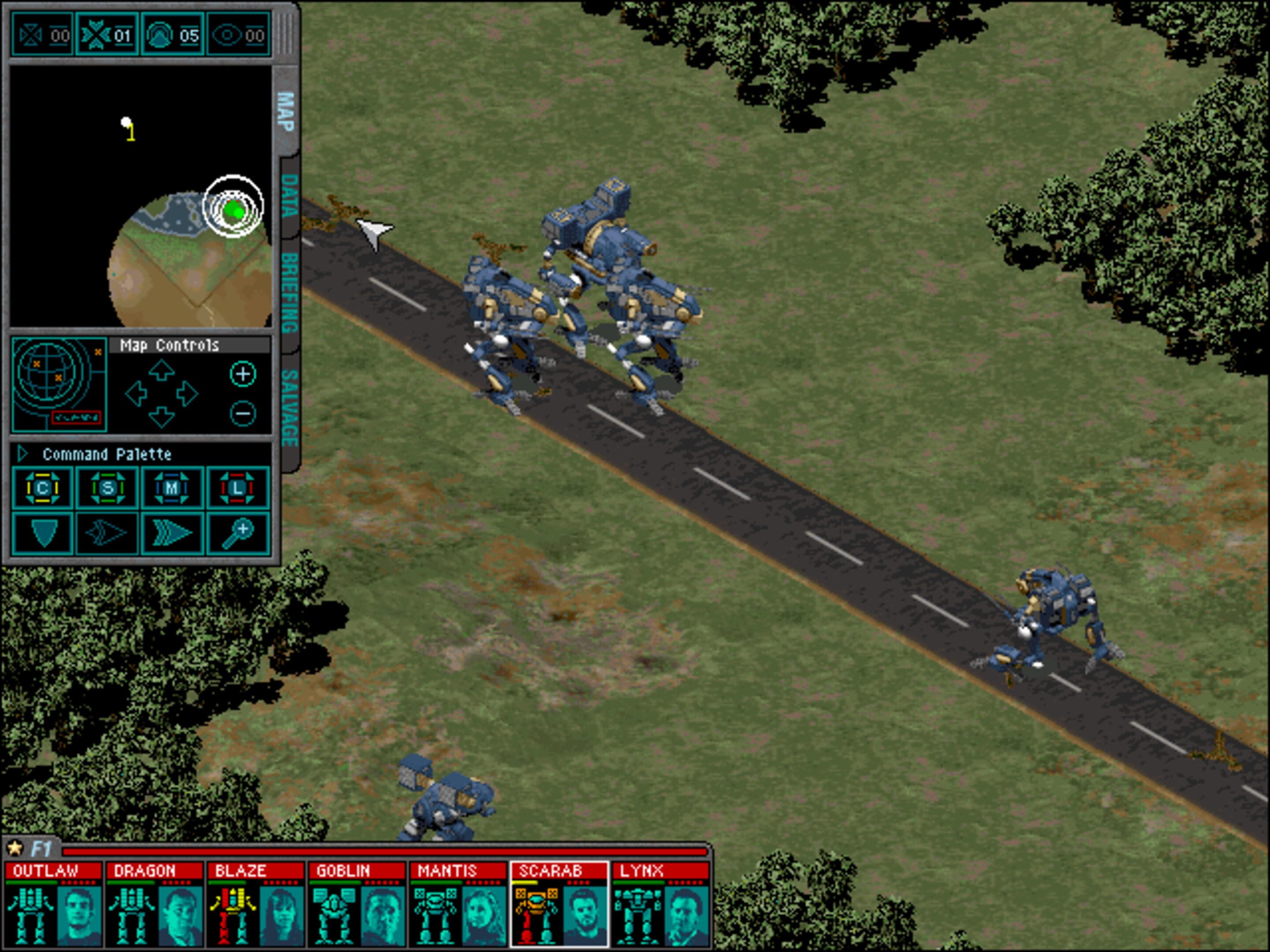Image resolution: width=1270 pixels, height=952 pixels.
Task: Collapse the Command Palette disclosure triangle
Action: tap(23, 456)
